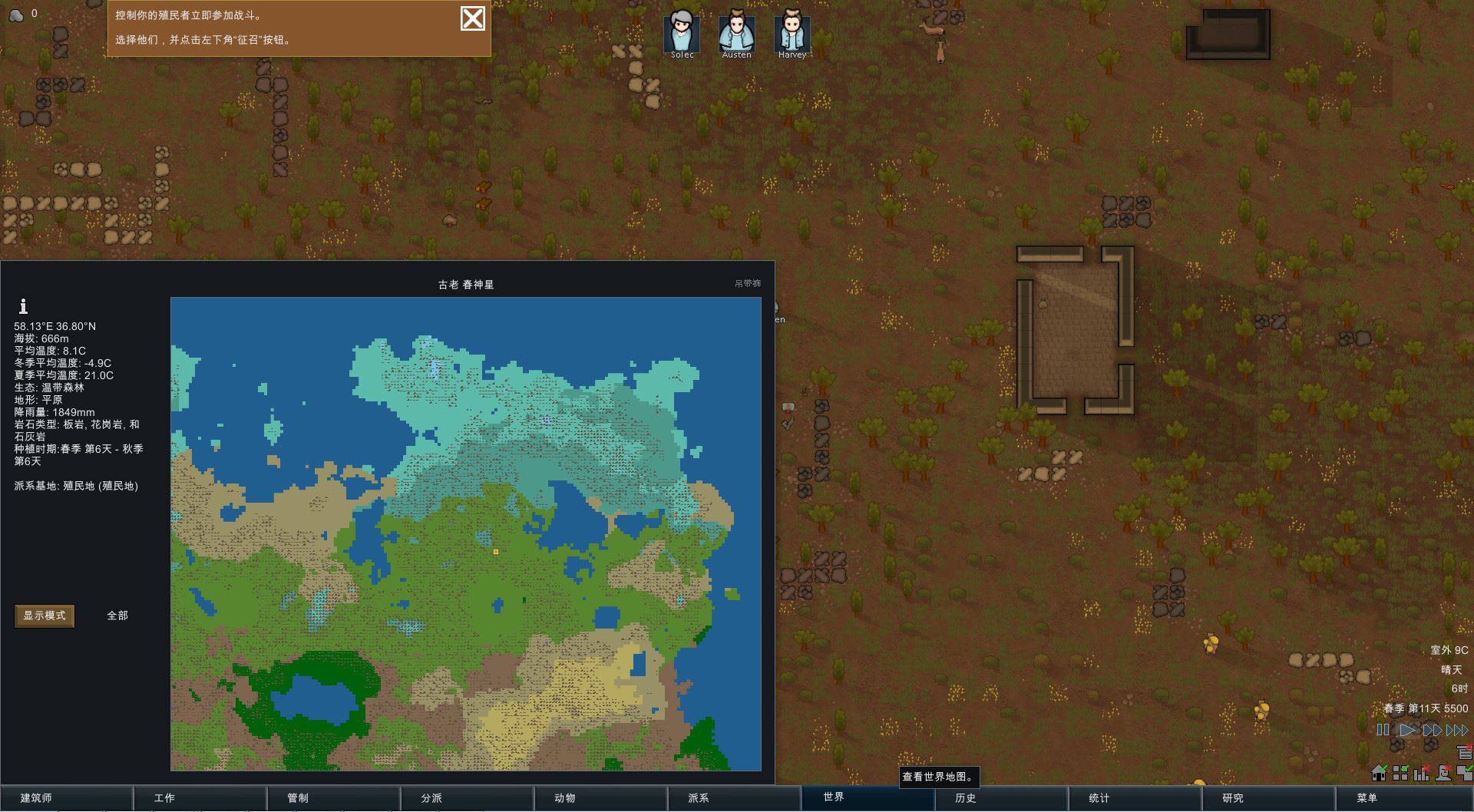Enable the crossed-out bar chart overlay
The height and width of the screenshot is (812, 1474).
pos(1420,772)
